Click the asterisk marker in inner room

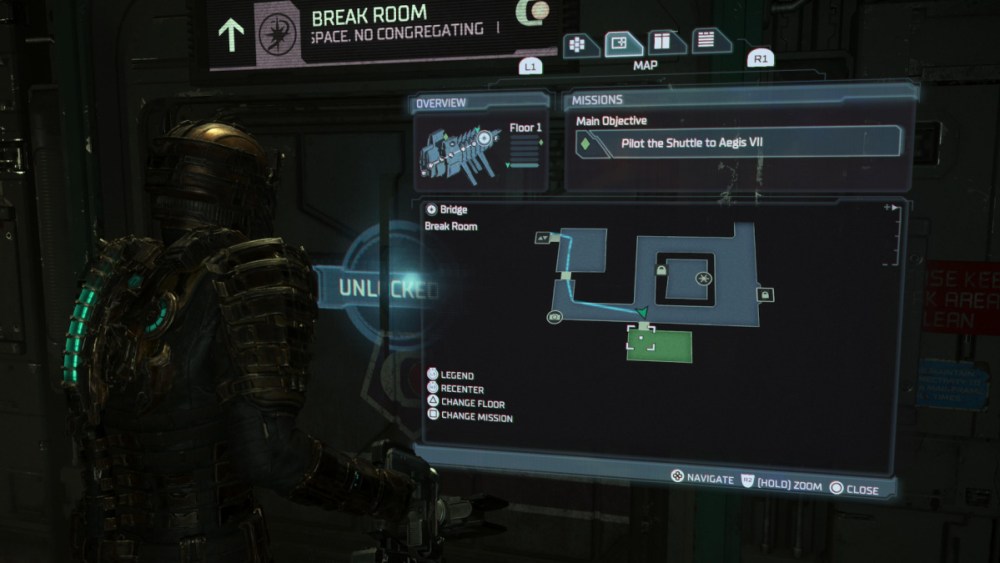704,277
